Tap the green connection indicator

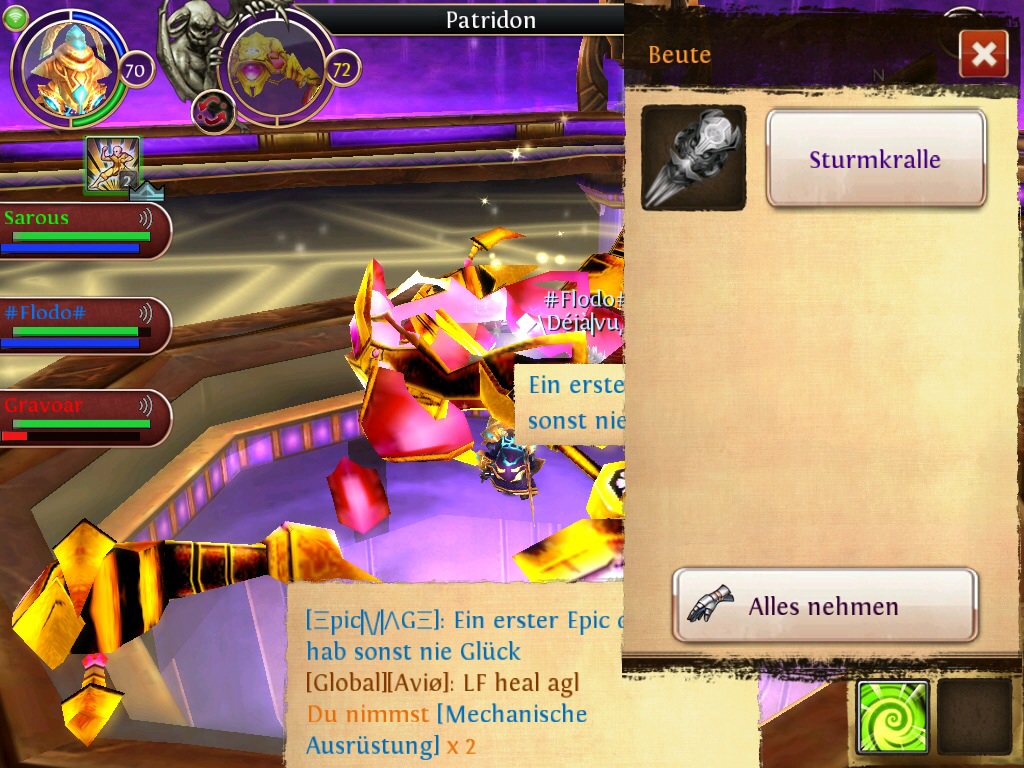click(x=15, y=18)
